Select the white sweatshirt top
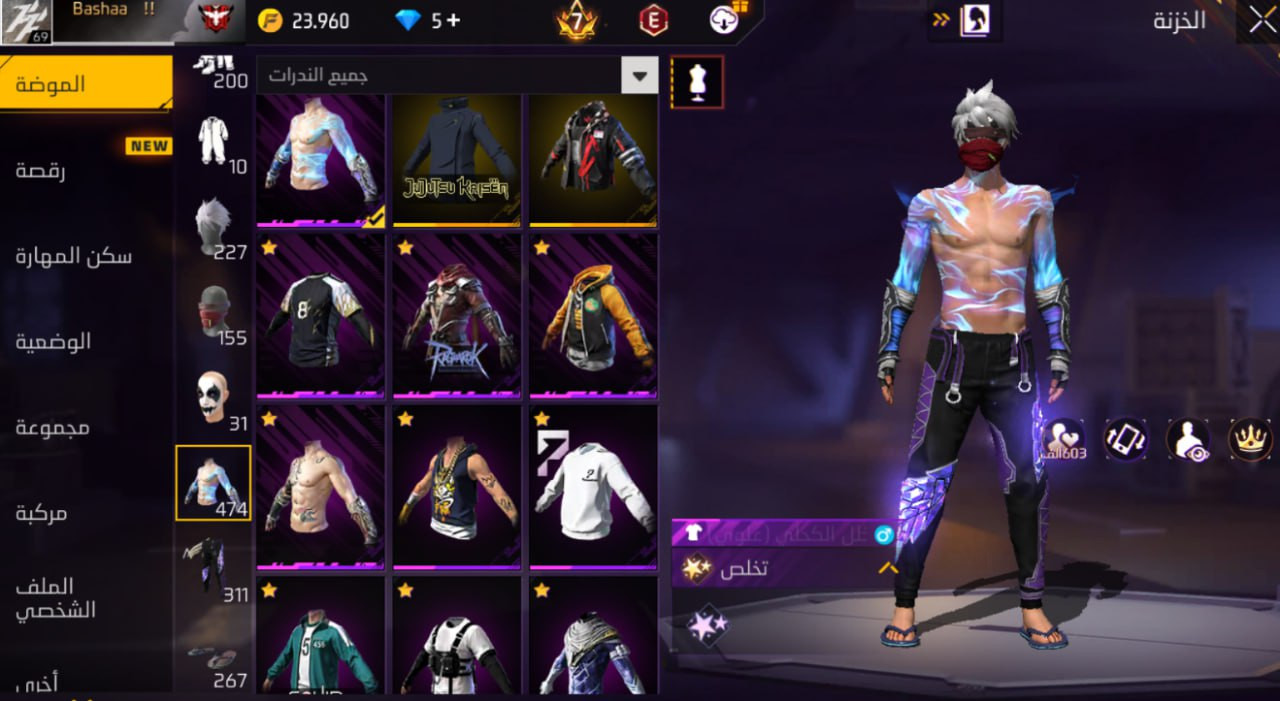The image size is (1280, 701). click(x=593, y=485)
